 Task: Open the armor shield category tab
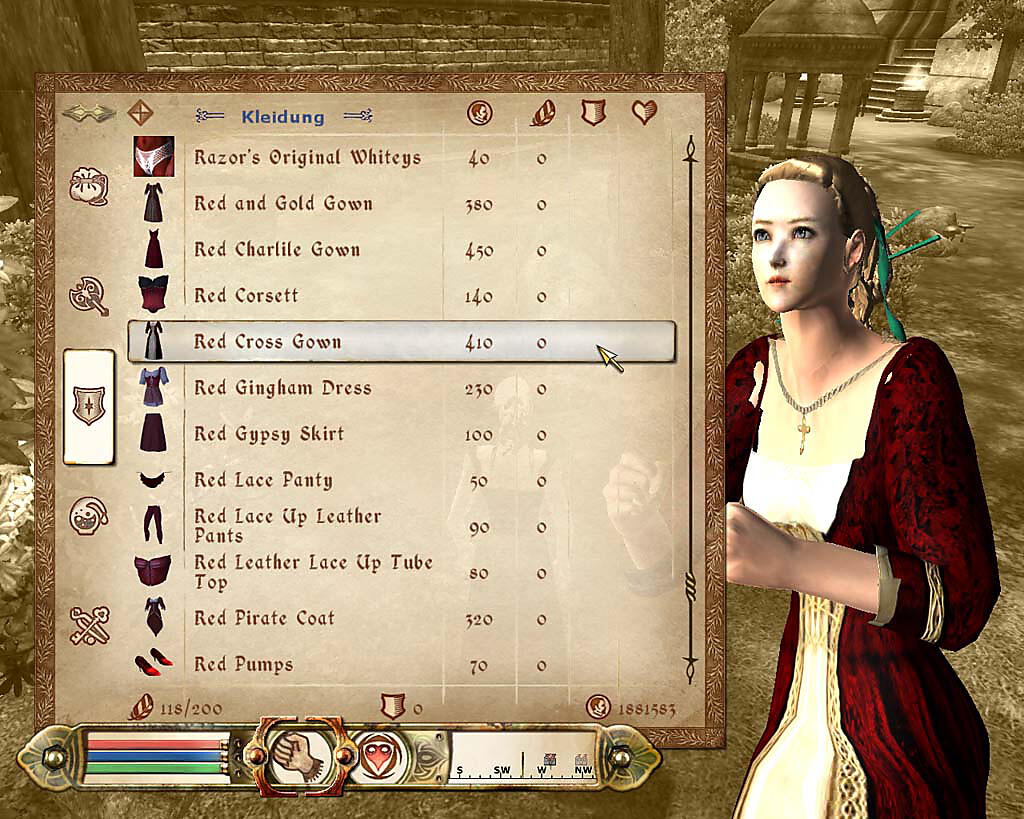tap(88, 406)
